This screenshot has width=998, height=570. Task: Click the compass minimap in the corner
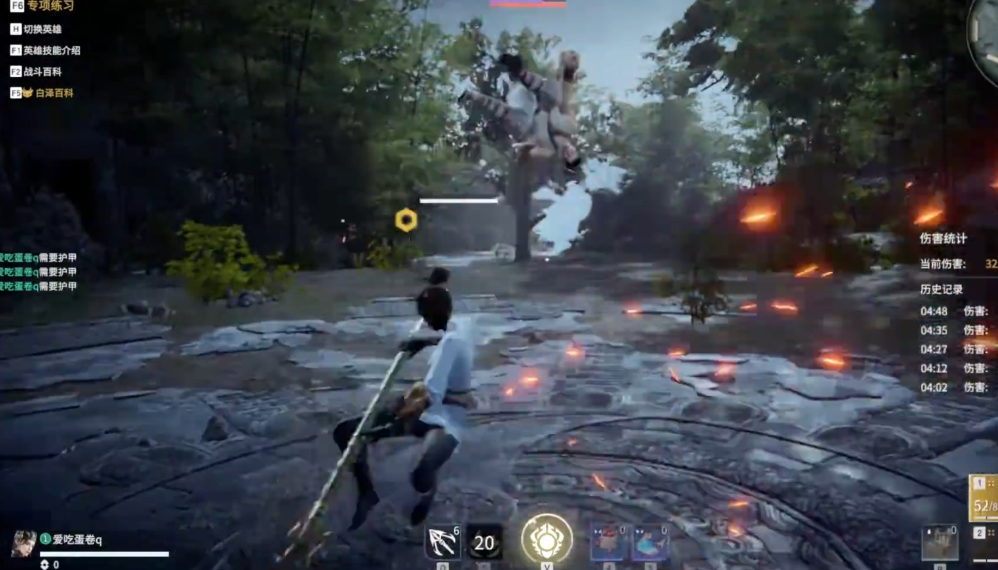coord(985,28)
